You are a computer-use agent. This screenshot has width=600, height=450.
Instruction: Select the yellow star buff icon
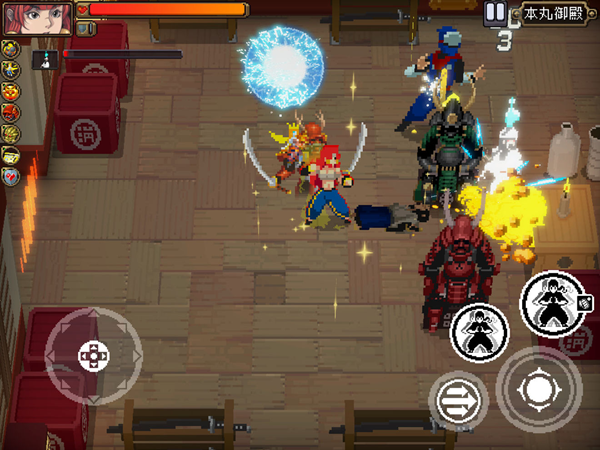12,69
